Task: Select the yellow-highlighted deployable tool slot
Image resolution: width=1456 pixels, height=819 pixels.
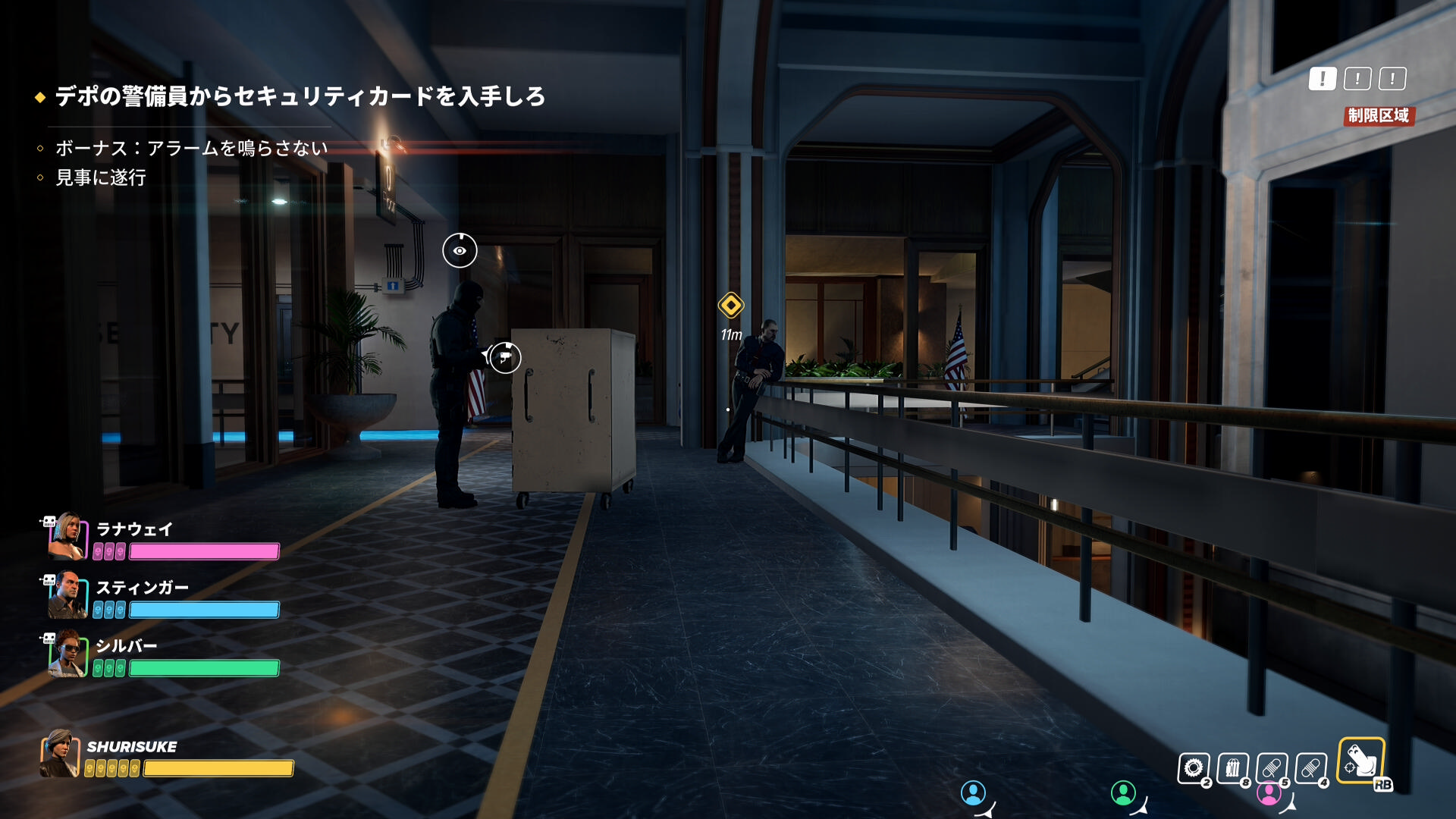Action: [x=1361, y=761]
